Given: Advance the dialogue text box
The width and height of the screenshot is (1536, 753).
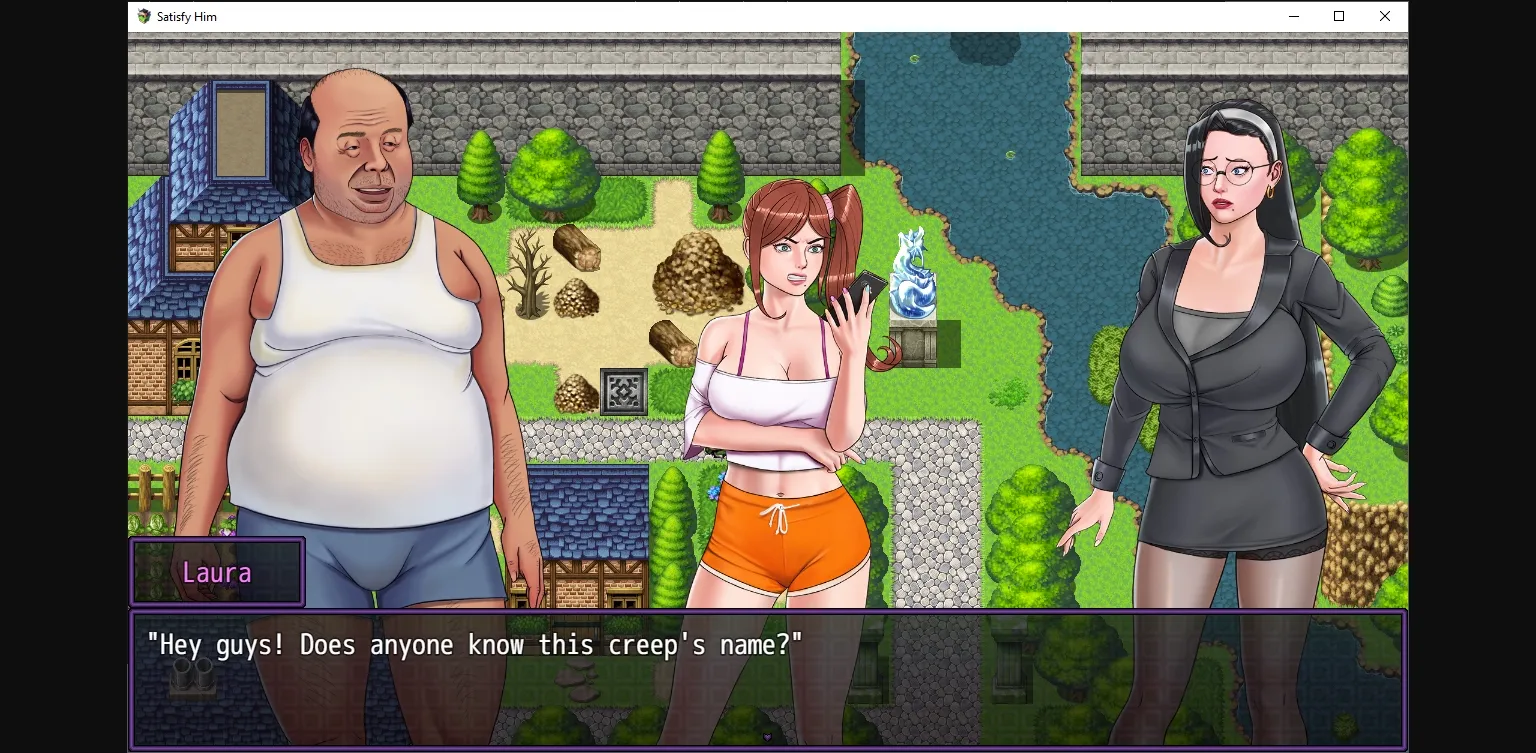Looking at the screenshot, I should [x=768, y=680].
